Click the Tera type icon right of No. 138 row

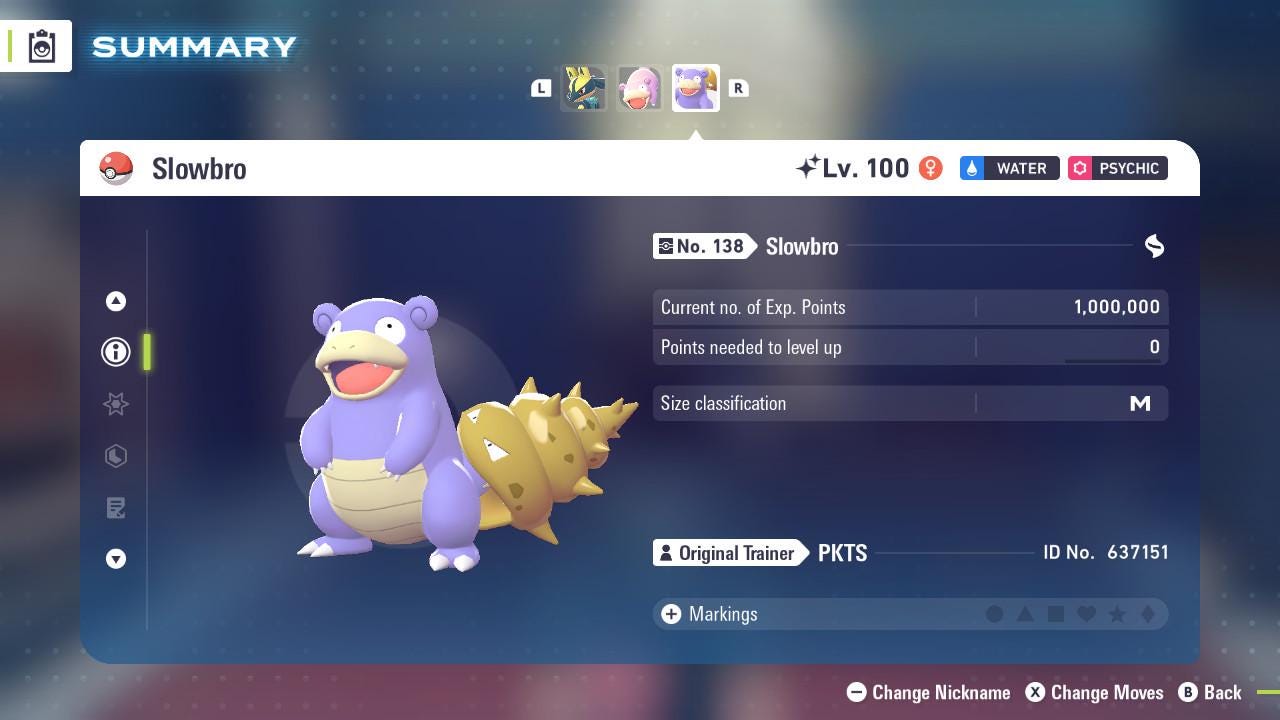(1154, 246)
